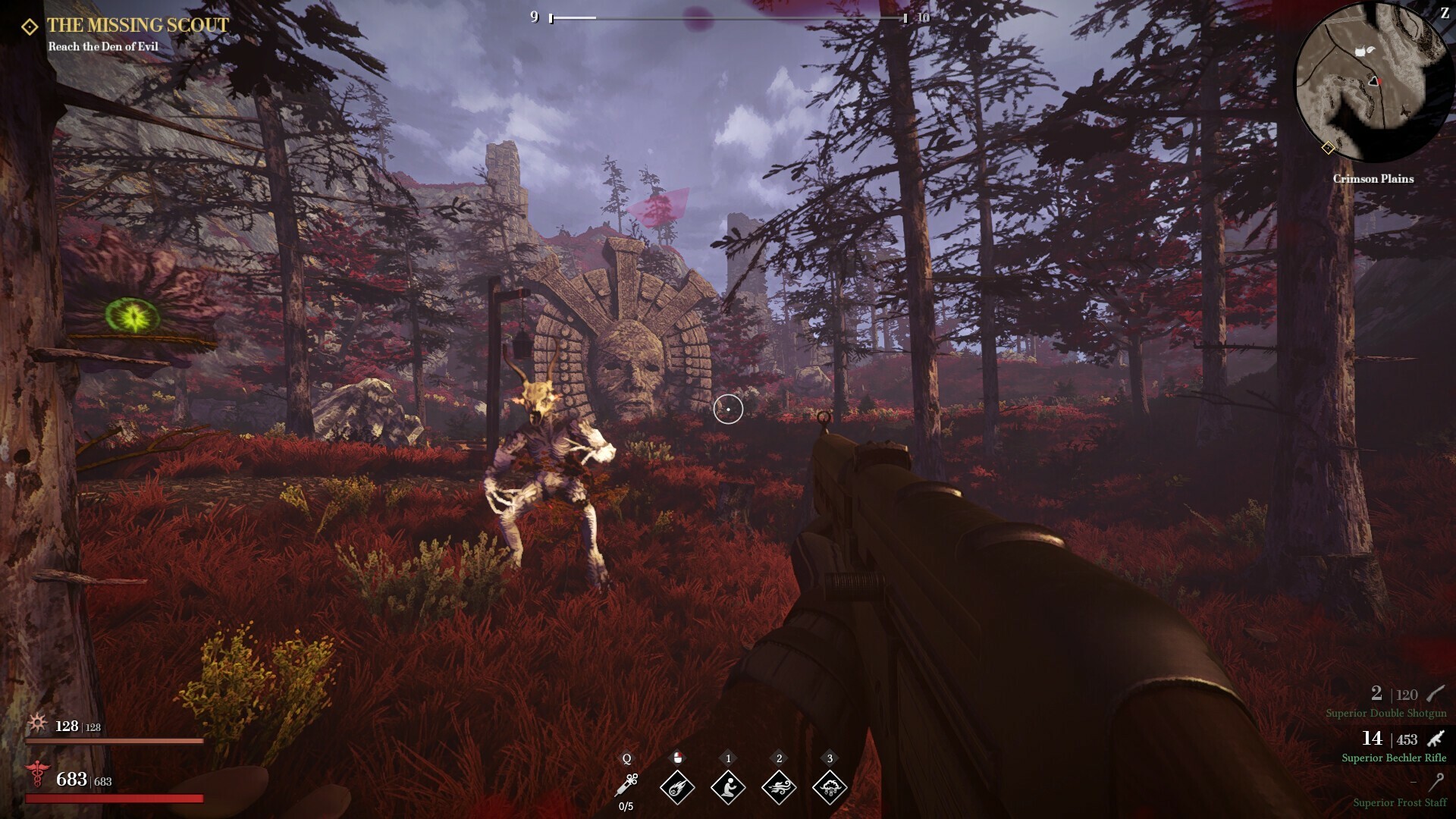Open the quest marker diamond beside THE MISSING SCOUT
1456x819 pixels.
[x=28, y=25]
